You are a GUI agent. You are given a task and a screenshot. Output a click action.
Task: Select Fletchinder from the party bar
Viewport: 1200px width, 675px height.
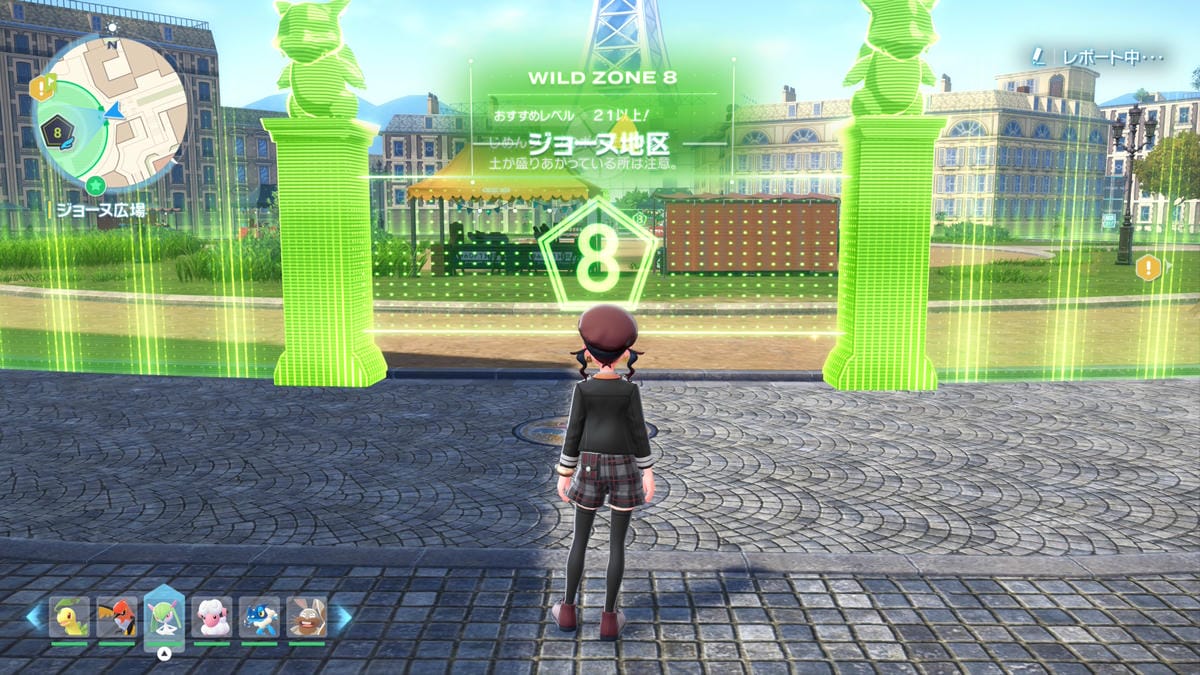coord(117,616)
